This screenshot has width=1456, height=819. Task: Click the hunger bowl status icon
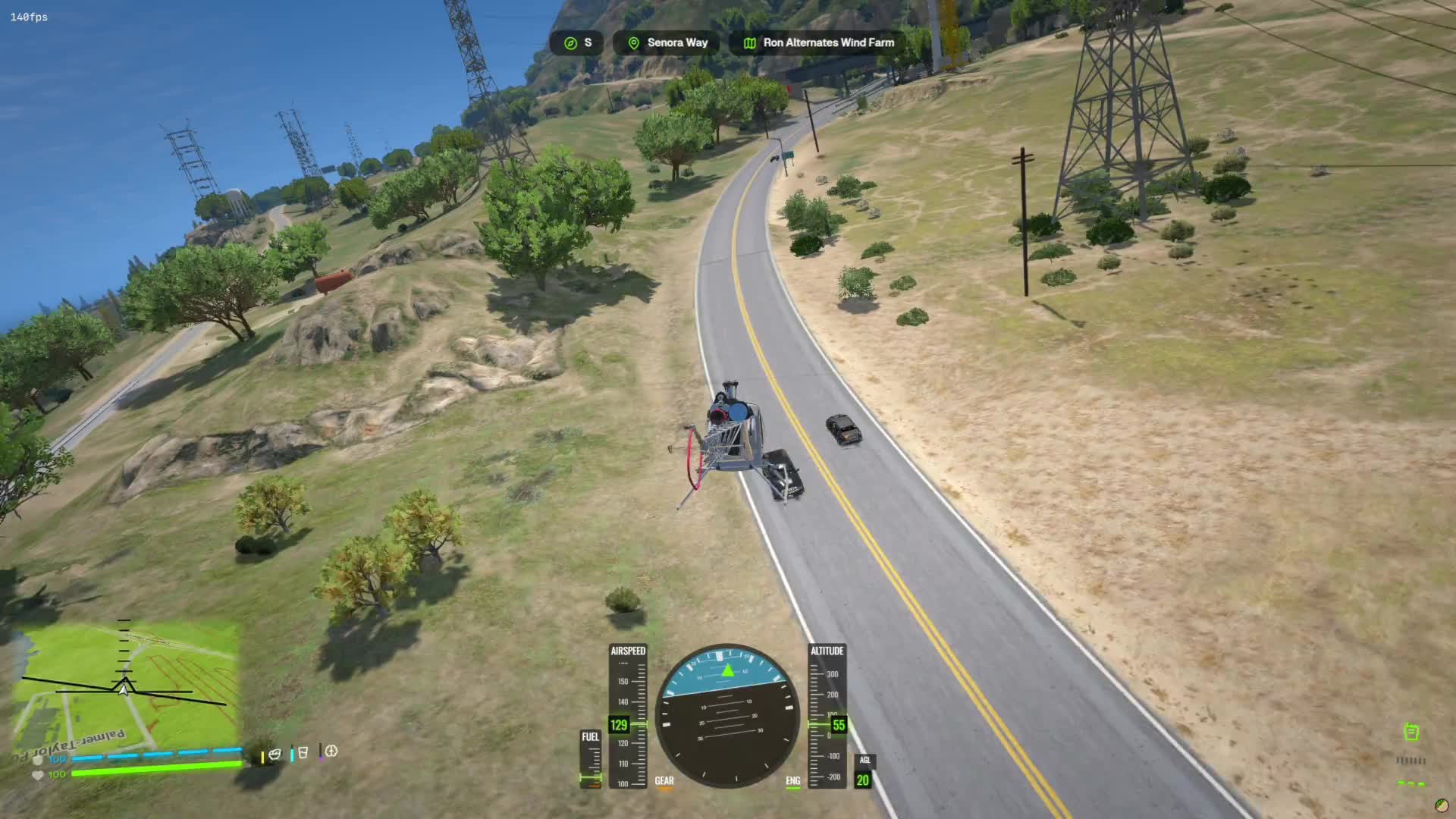pyautogui.click(x=275, y=753)
